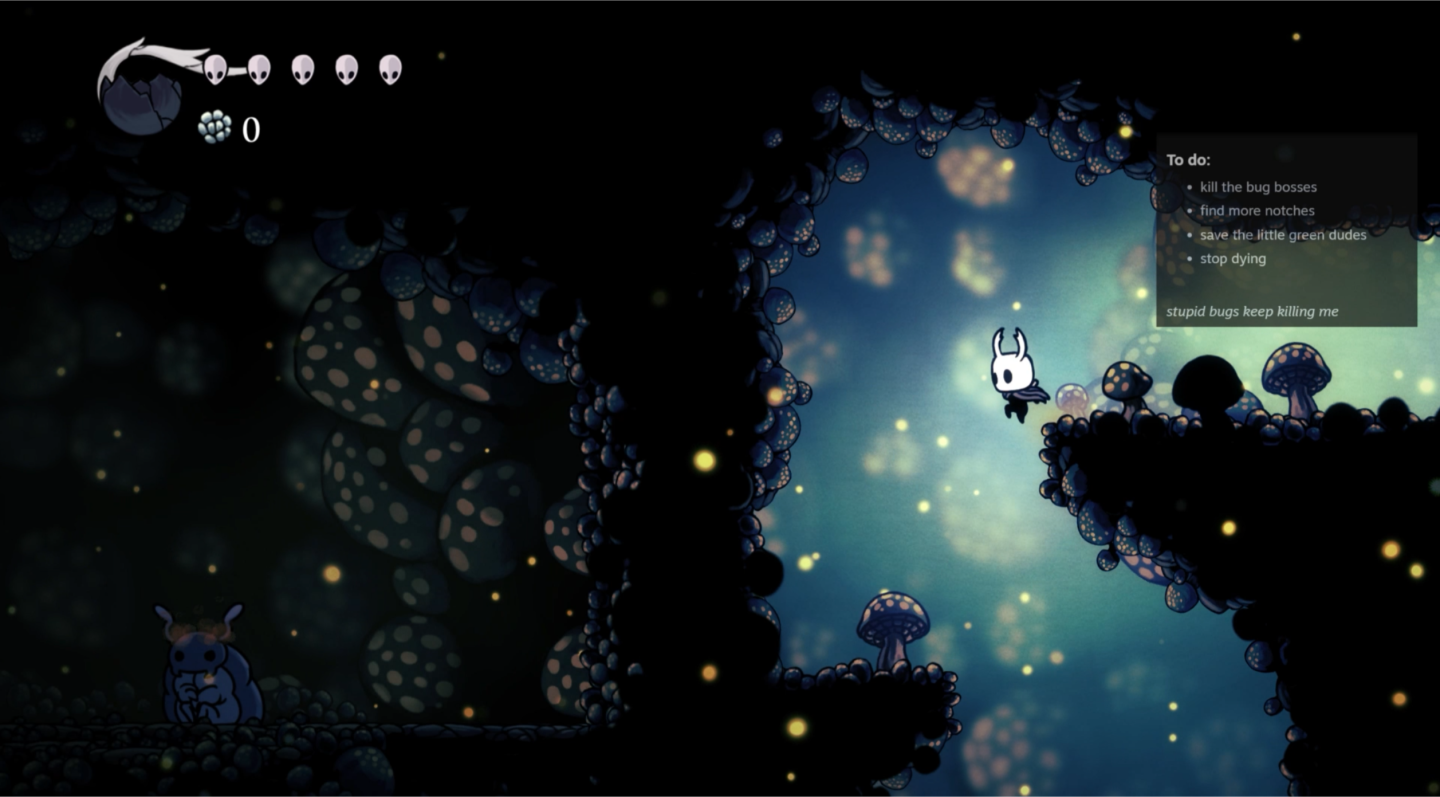
Task: Collapse the 'To do:' panel header
Action: [1187, 160]
